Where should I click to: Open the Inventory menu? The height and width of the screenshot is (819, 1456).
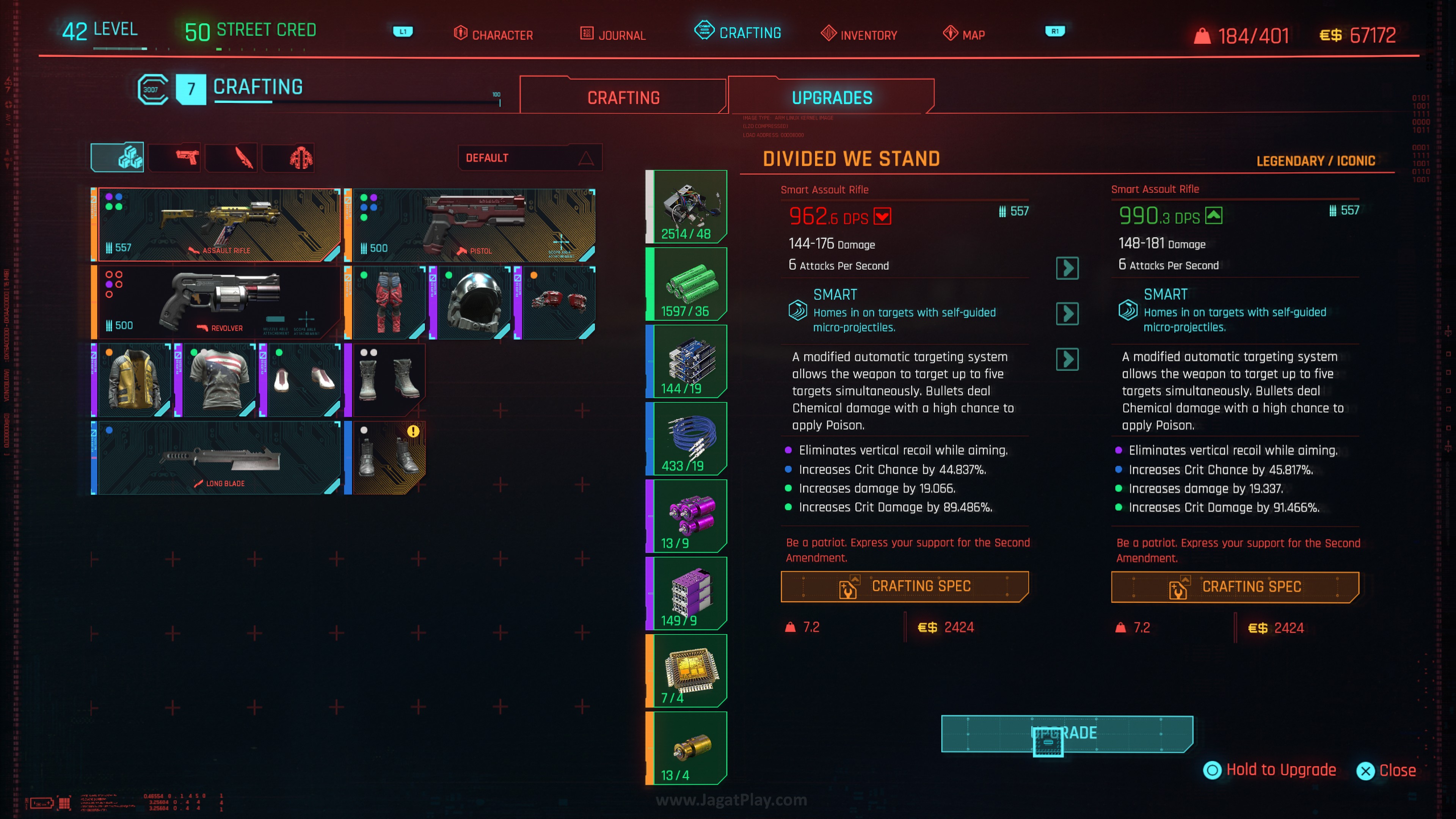pyautogui.click(x=859, y=35)
